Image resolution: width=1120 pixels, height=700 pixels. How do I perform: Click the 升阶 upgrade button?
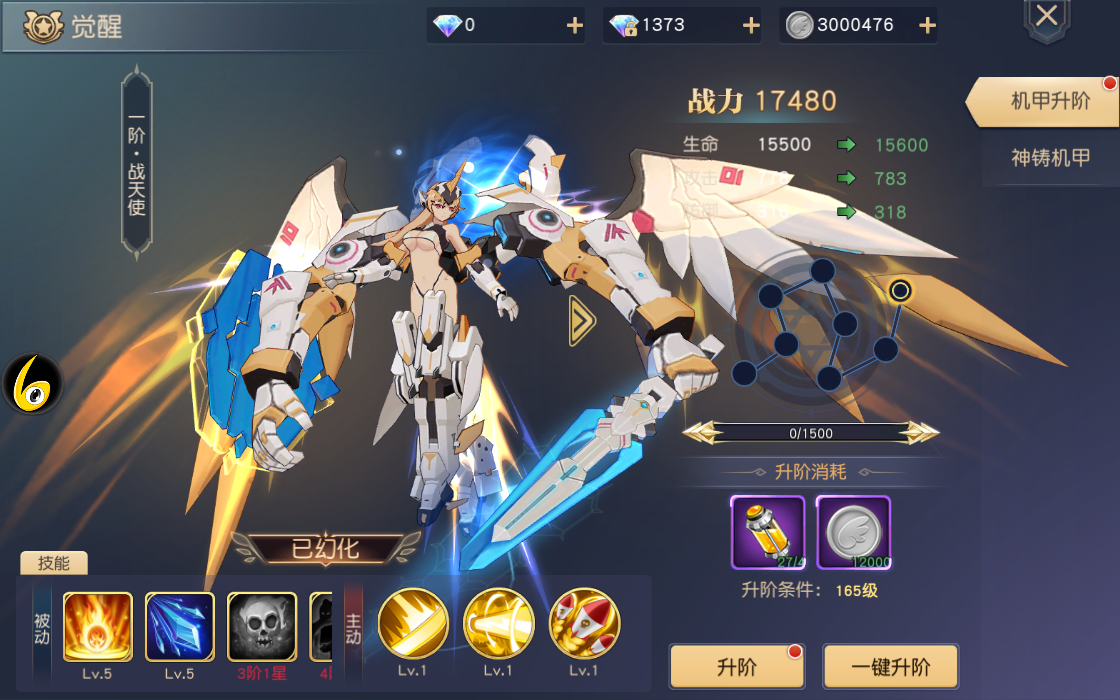pyautogui.click(x=737, y=666)
